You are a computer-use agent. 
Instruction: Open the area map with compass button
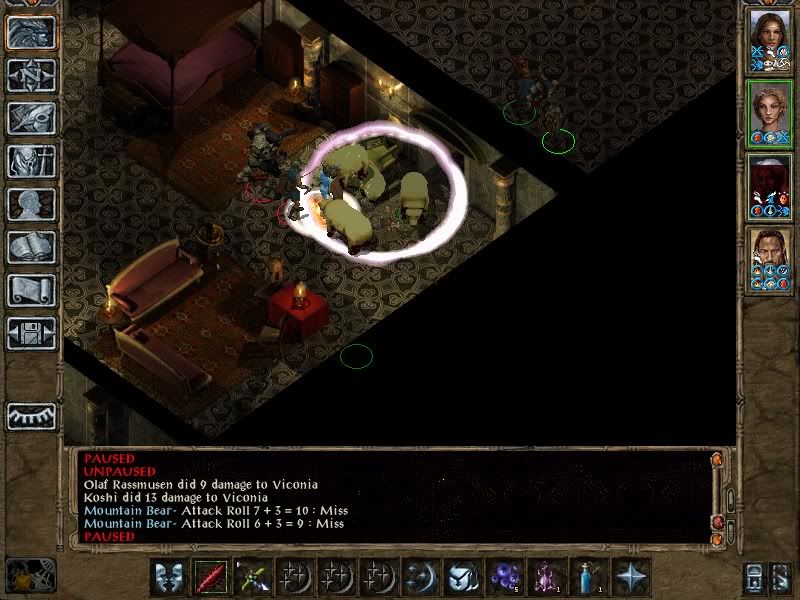pos(32,75)
